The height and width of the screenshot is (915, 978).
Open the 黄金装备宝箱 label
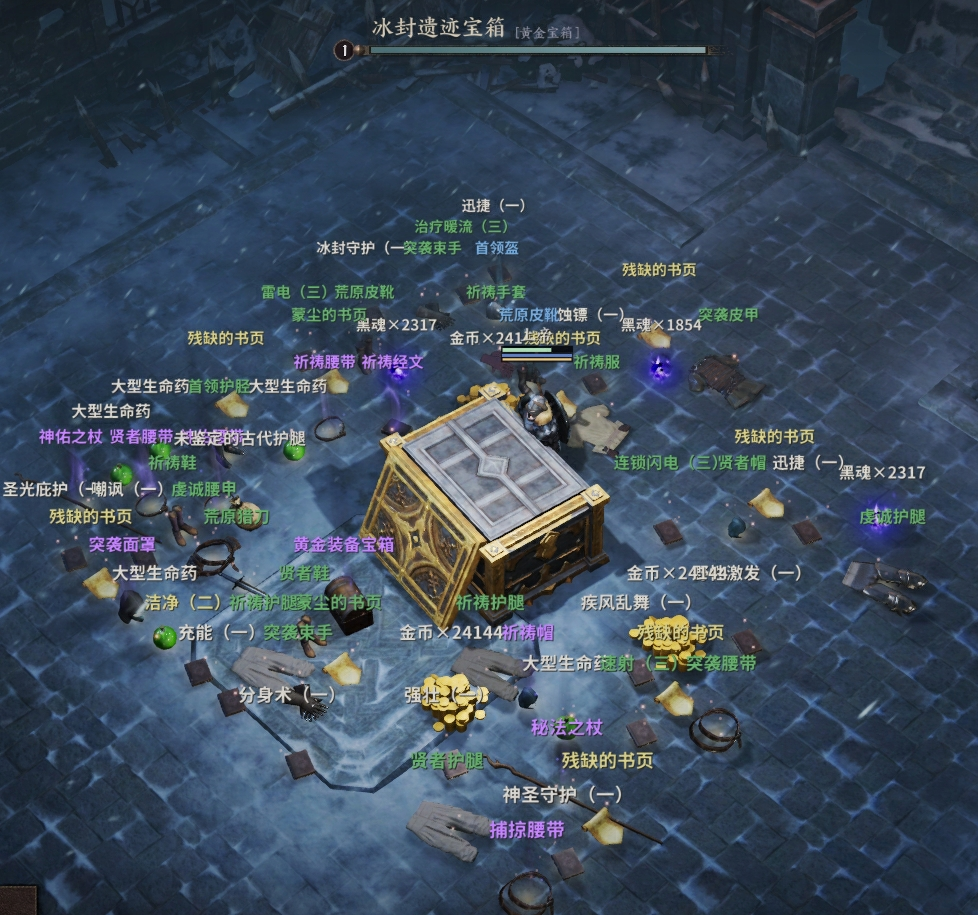pyautogui.click(x=344, y=545)
